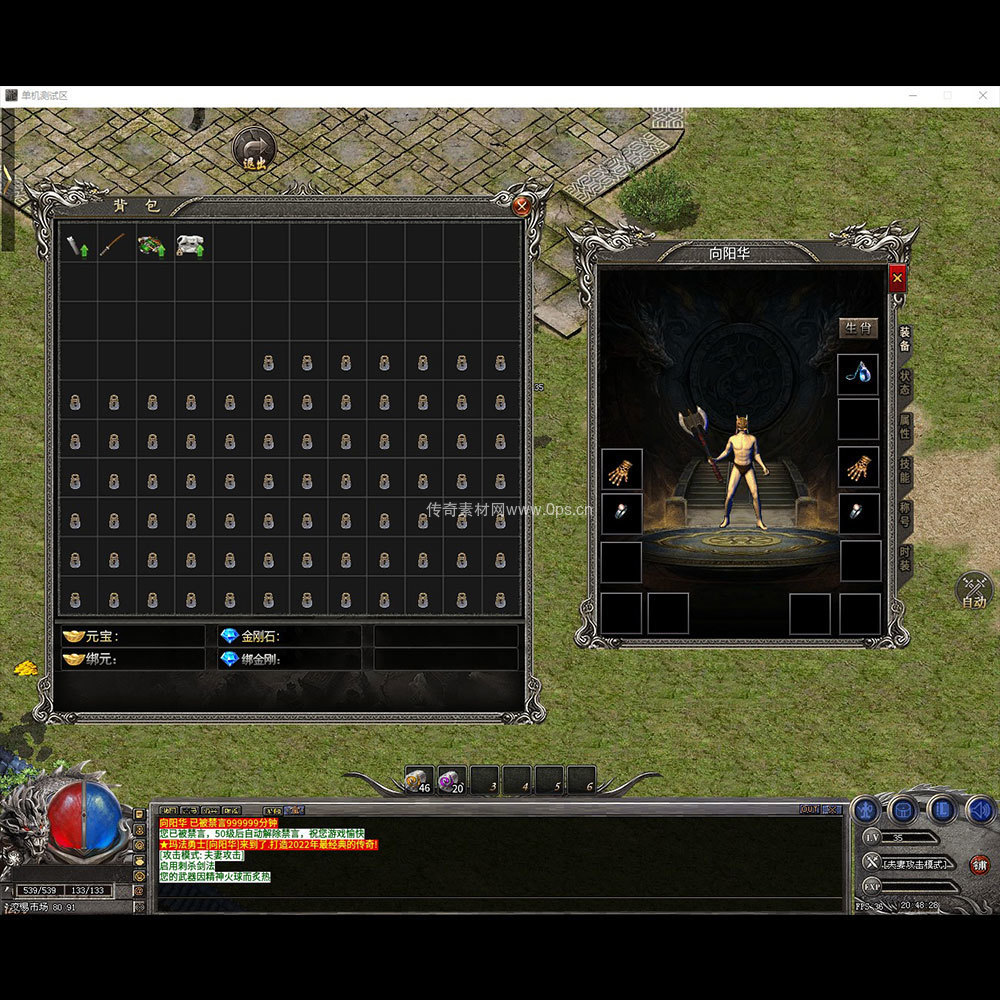Open the red 铺 shop button
This screenshot has width=1000, height=1000.
click(x=979, y=864)
